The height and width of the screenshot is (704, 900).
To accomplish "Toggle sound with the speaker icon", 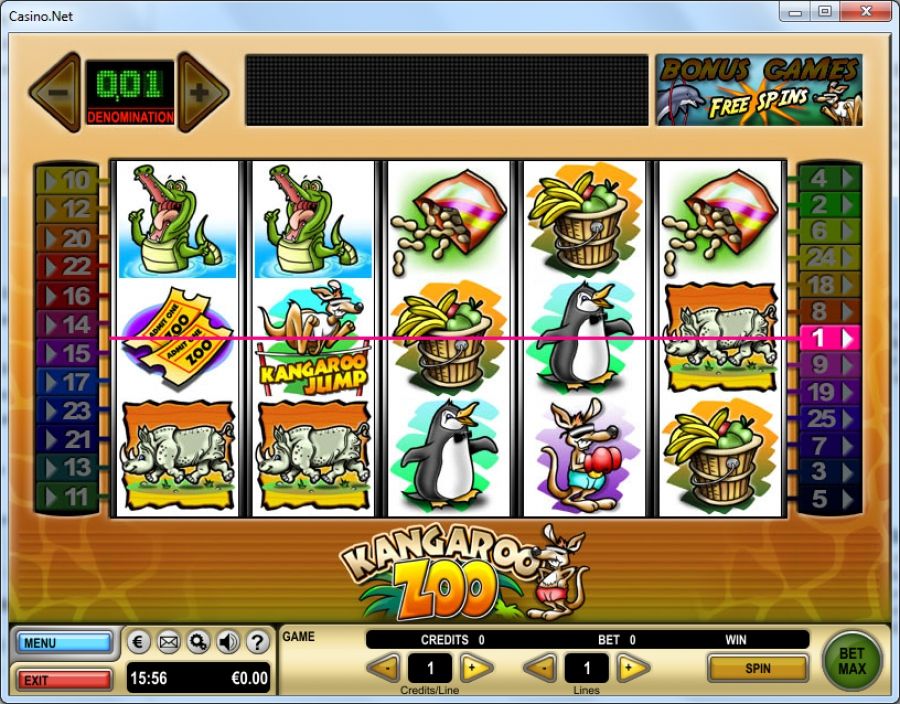I will click(x=228, y=642).
